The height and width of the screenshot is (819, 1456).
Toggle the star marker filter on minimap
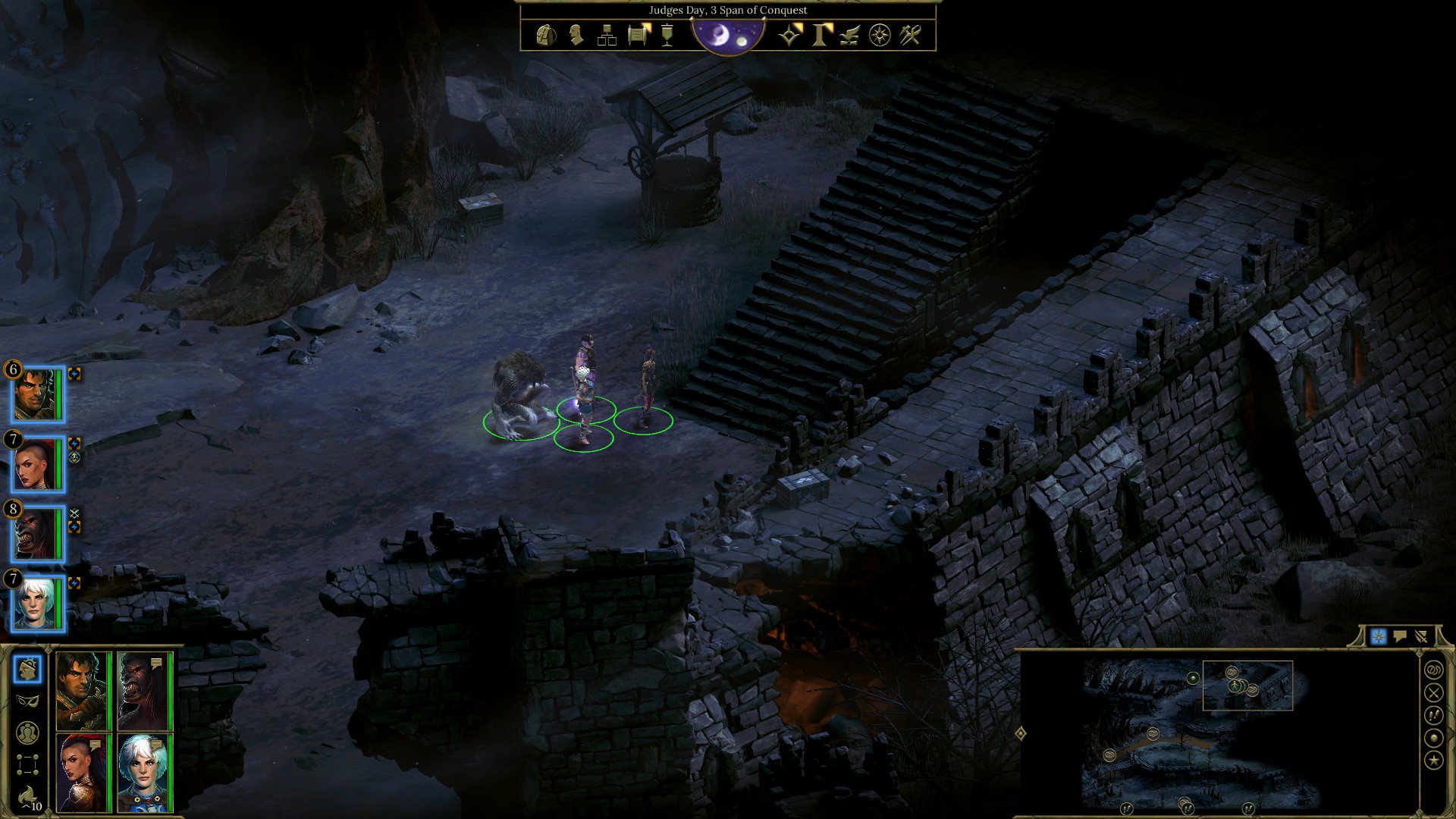(x=1433, y=761)
